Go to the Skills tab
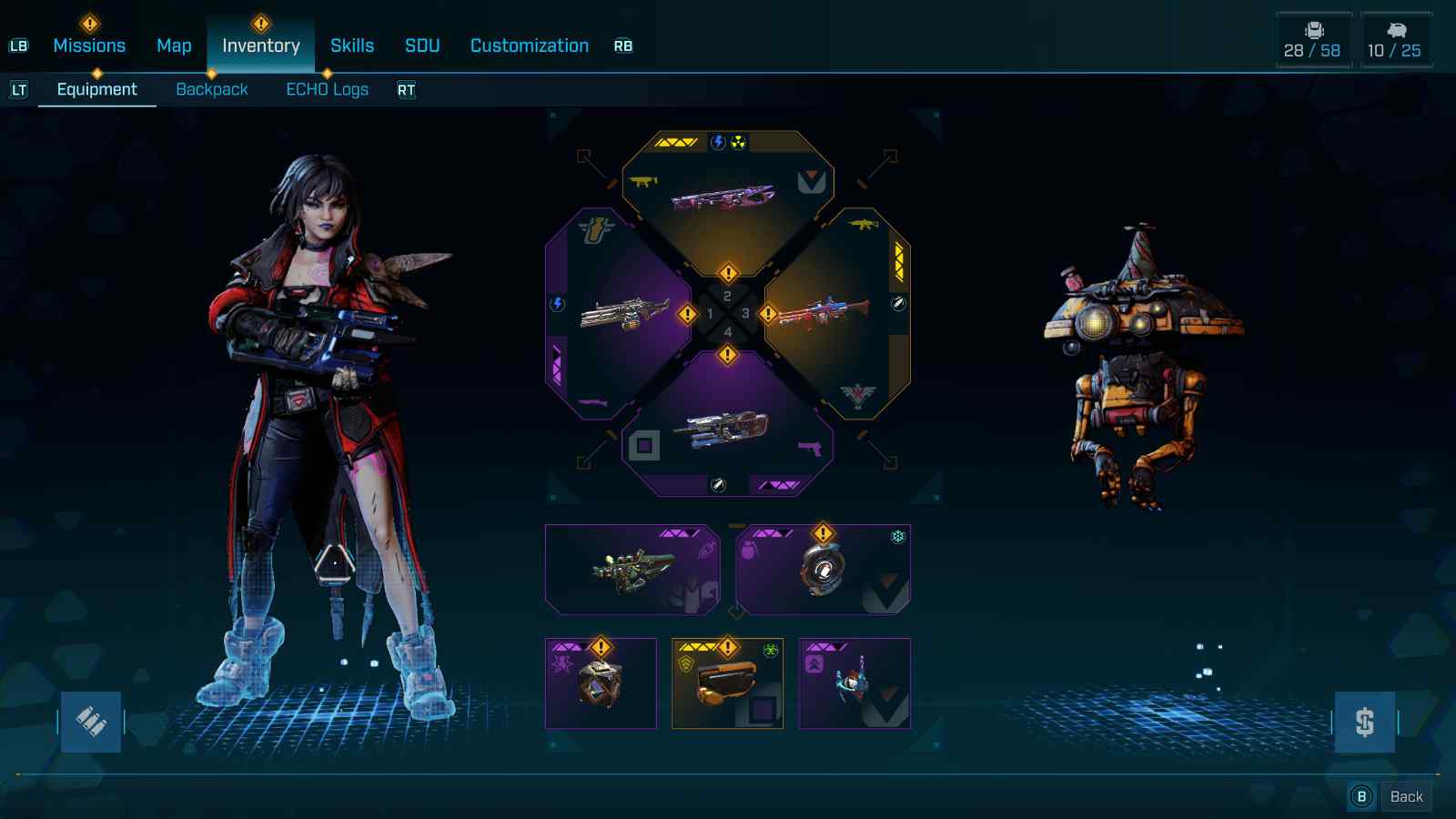1456x819 pixels. coord(352,45)
